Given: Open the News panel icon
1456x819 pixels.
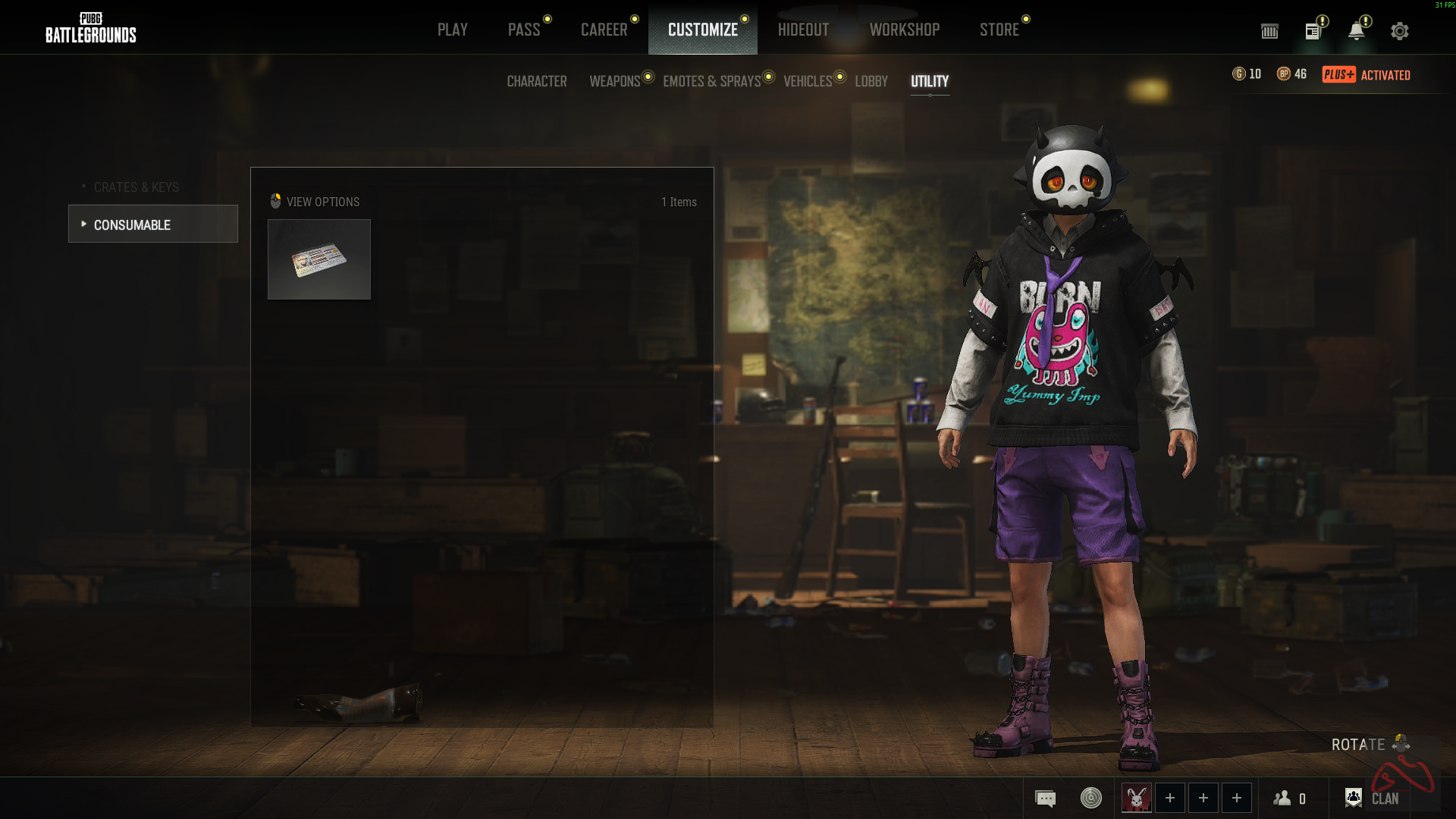Looking at the screenshot, I should tap(1313, 31).
